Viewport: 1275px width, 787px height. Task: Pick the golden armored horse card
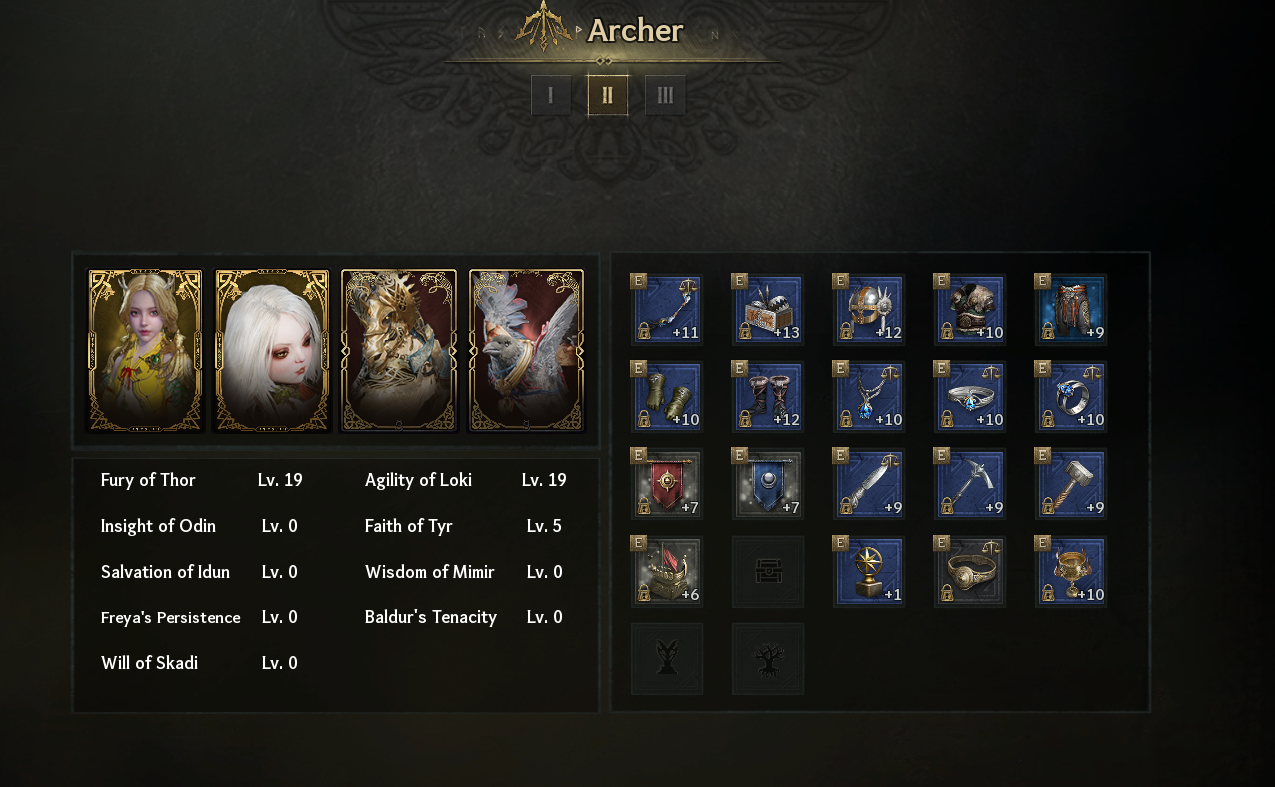tap(399, 350)
